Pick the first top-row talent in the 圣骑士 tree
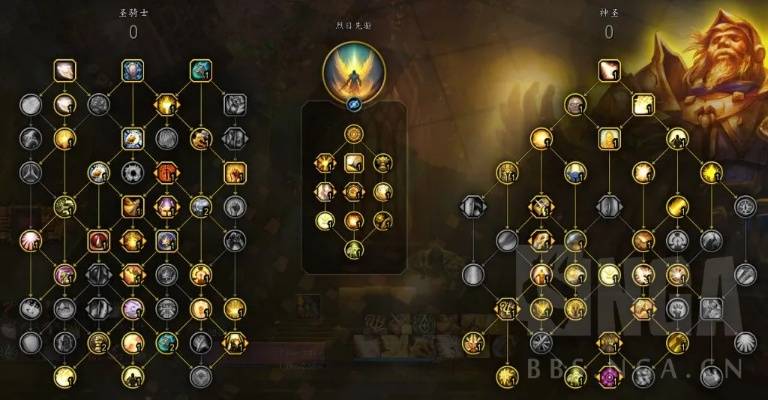 click(x=65, y=70)
